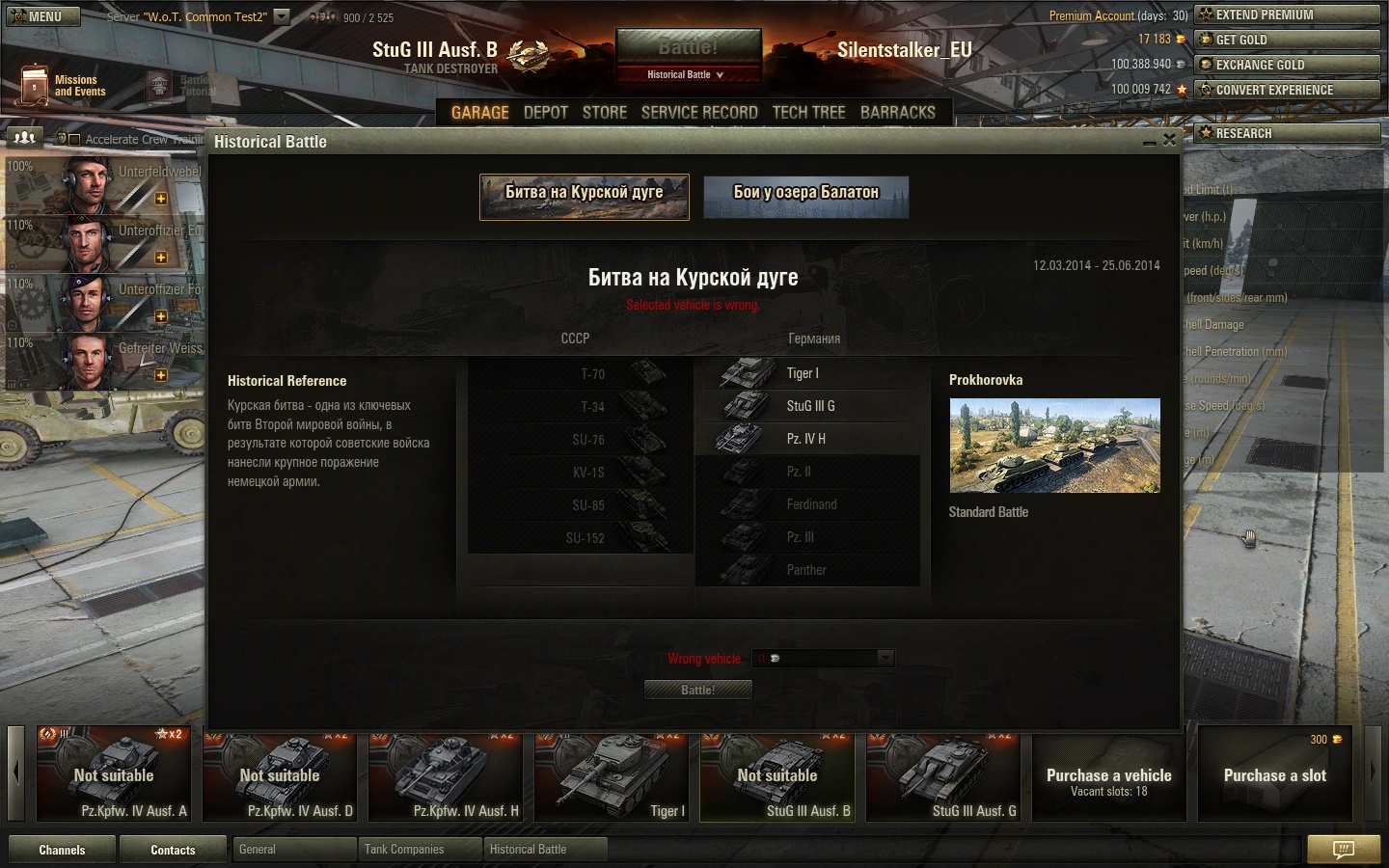
Task: Click the GET GOLD button
Action: (x=1287, y=40)
